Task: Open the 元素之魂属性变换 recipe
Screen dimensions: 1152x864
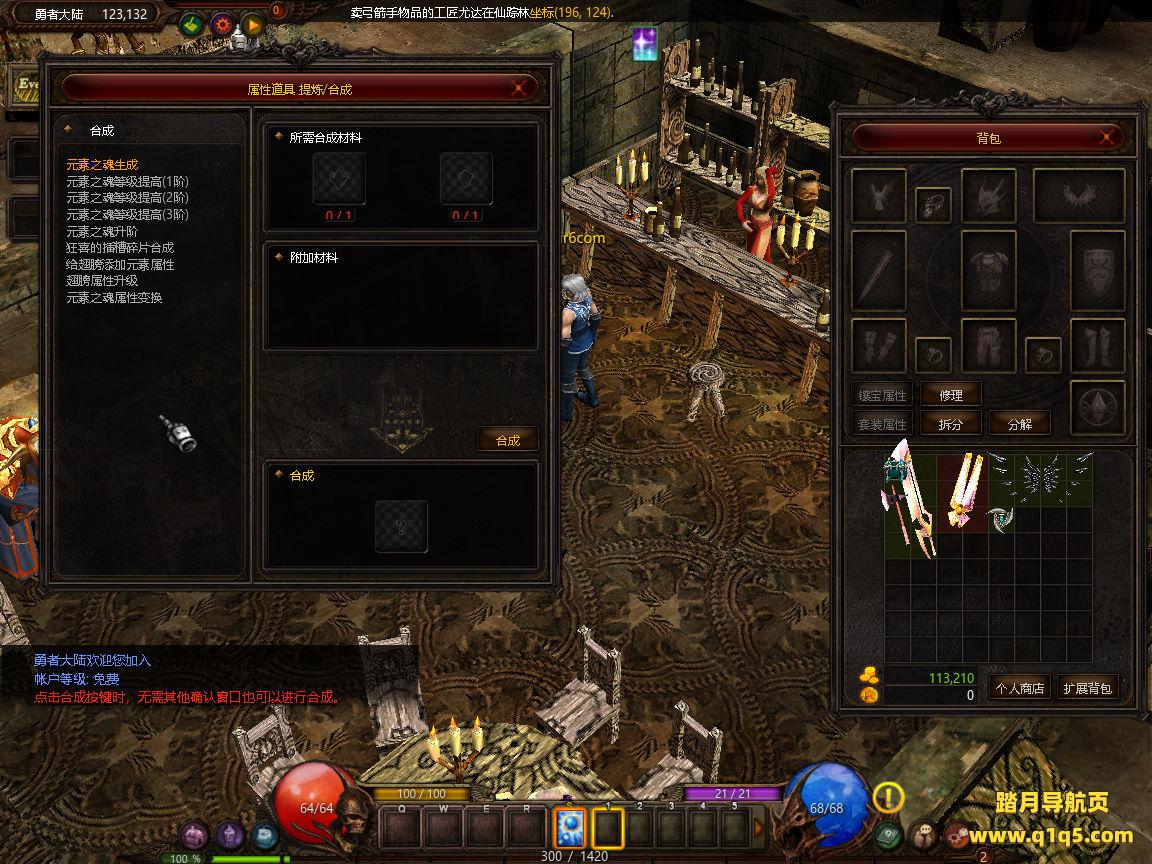Action: pos(114,298)
